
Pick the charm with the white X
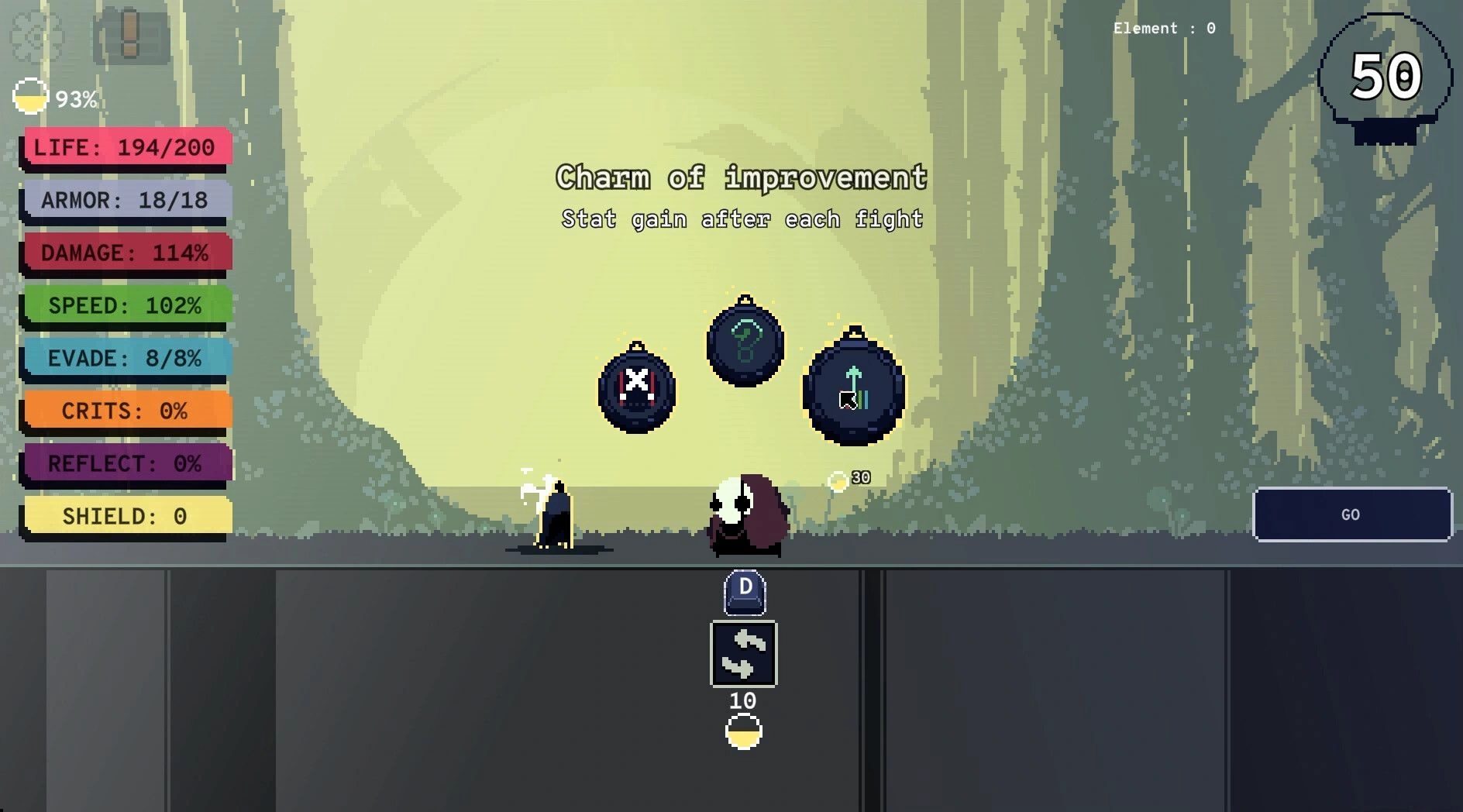coord(637,389)
